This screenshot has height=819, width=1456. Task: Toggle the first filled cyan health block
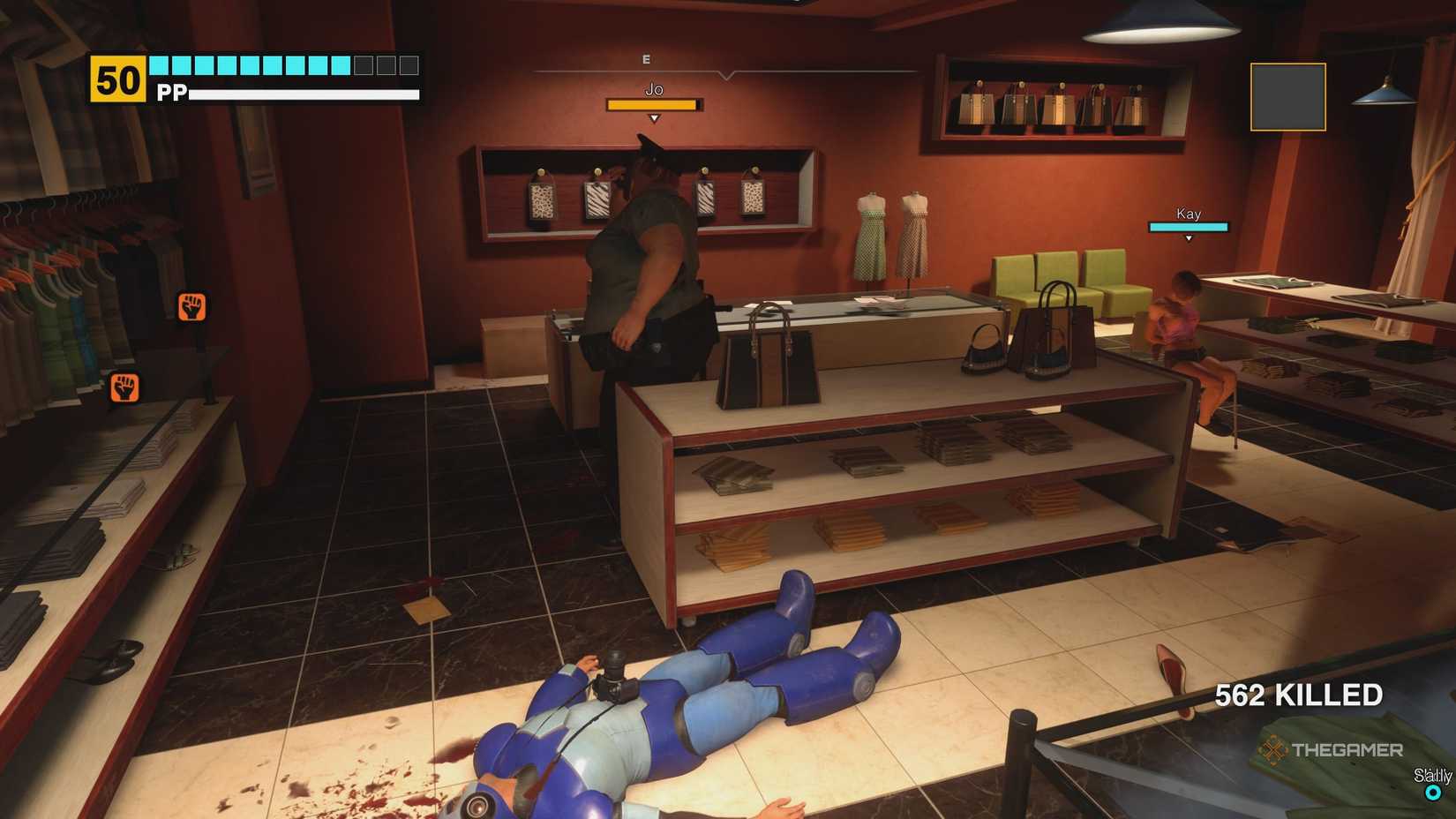[x=157, y=64]
